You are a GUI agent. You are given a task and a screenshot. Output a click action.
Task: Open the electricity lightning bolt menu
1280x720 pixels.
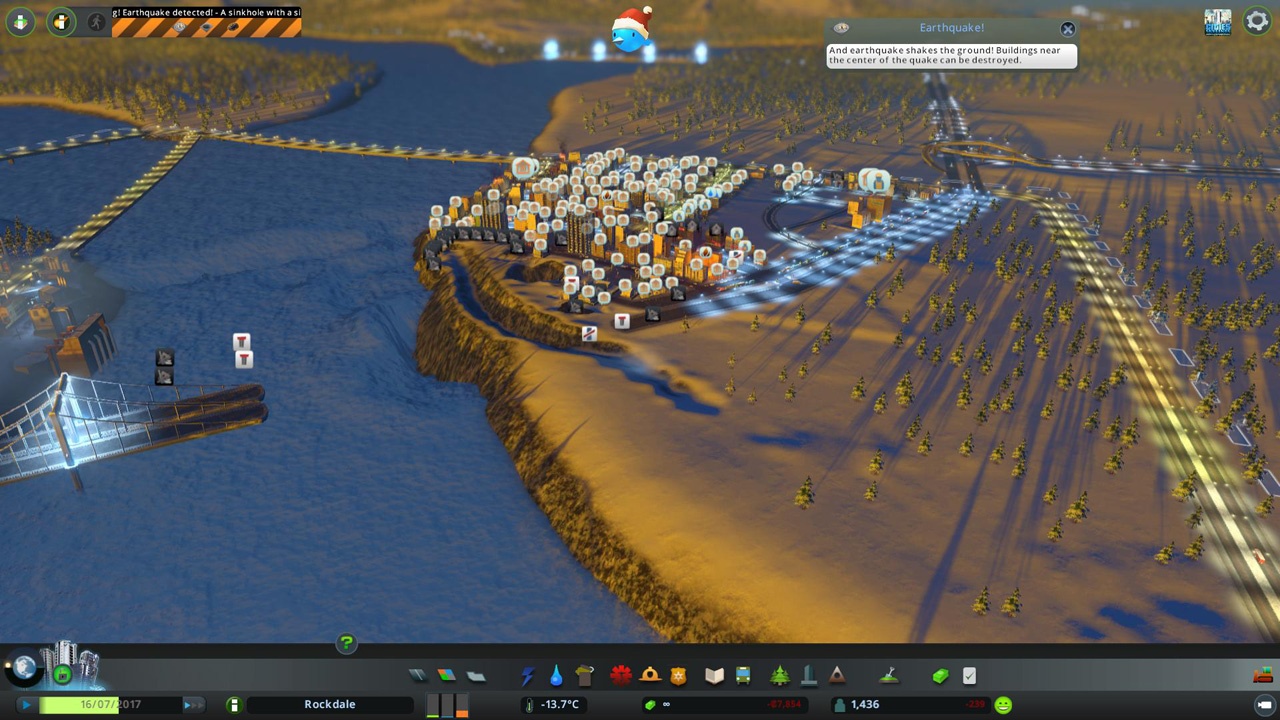[528, 676]
